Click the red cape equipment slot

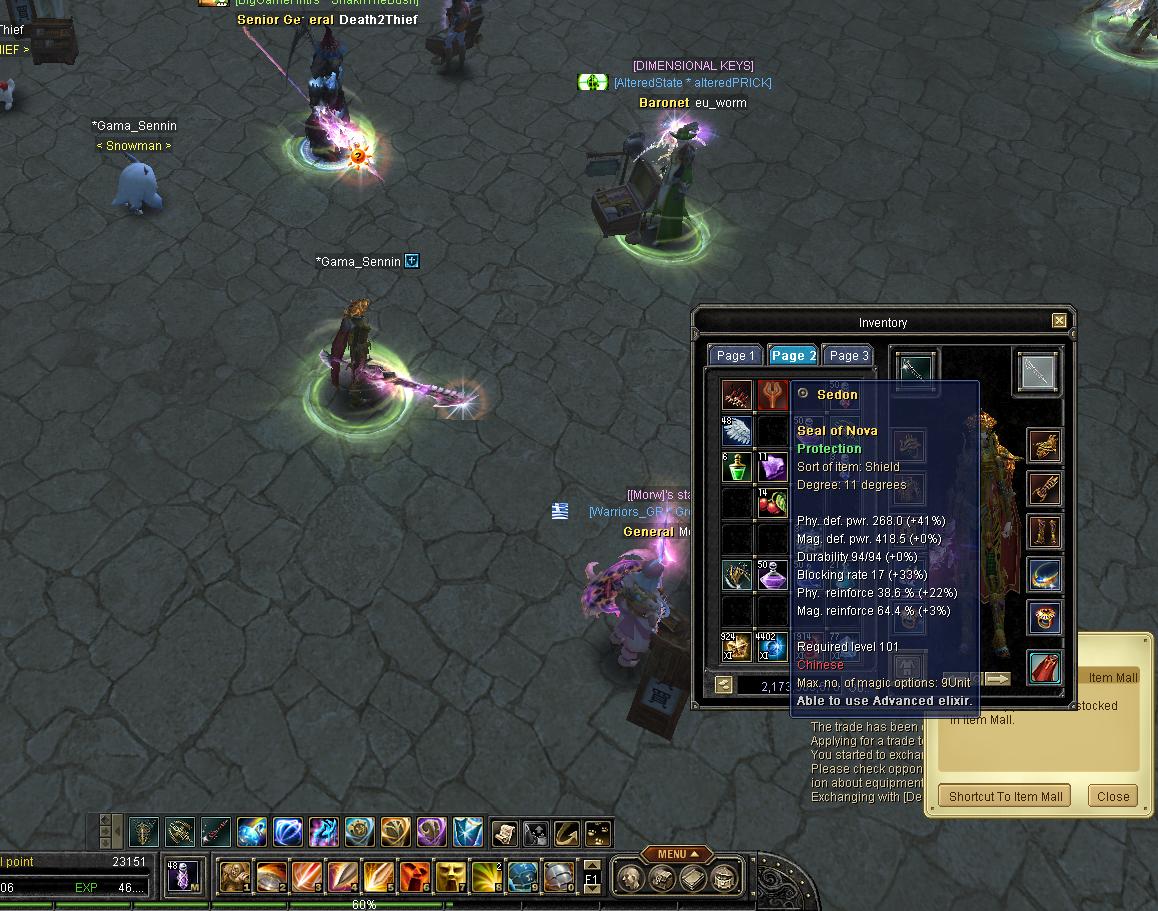1044,666
